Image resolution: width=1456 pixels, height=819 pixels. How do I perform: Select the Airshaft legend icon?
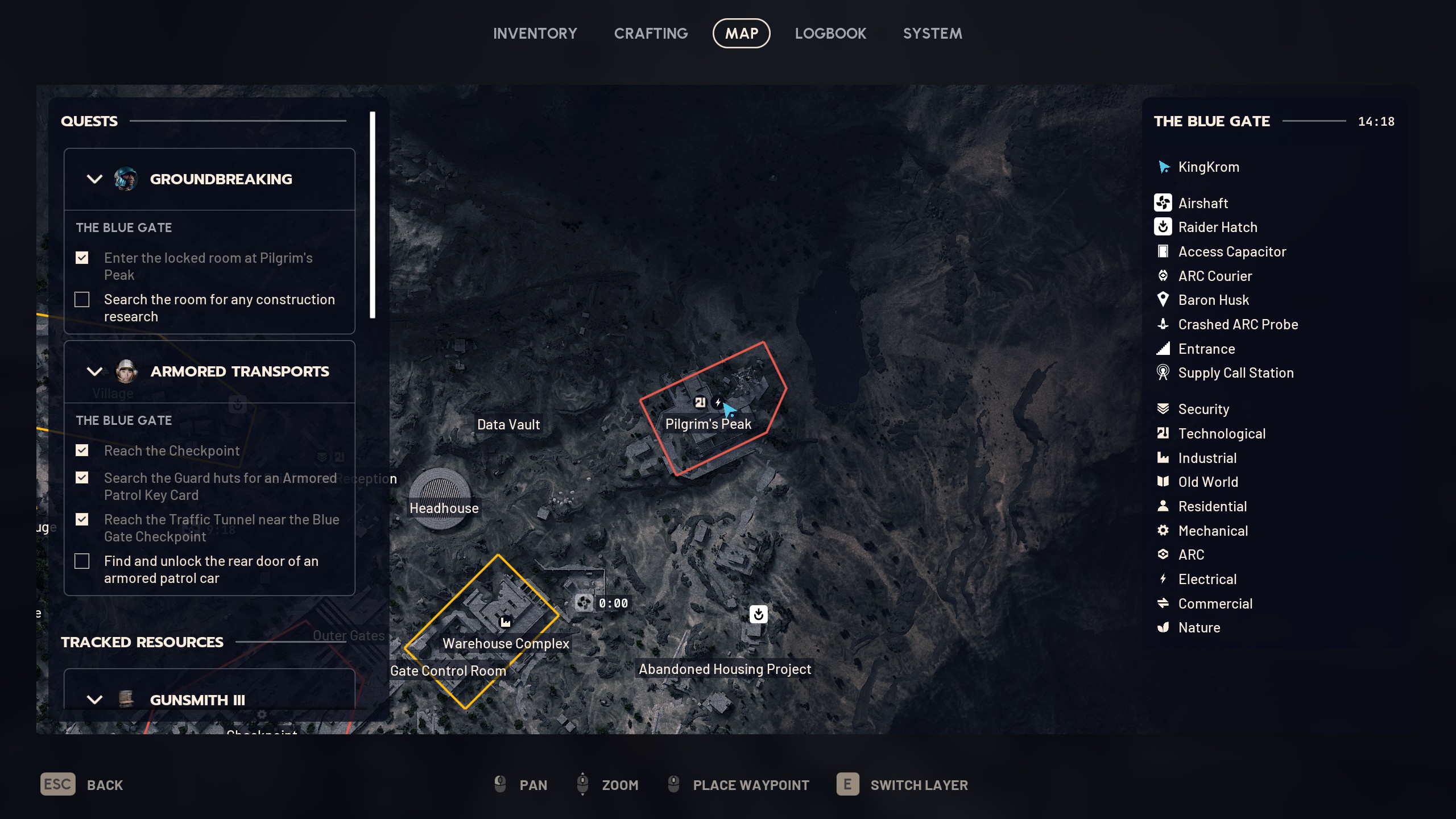pyautogui.click(x=1164, y=203)
